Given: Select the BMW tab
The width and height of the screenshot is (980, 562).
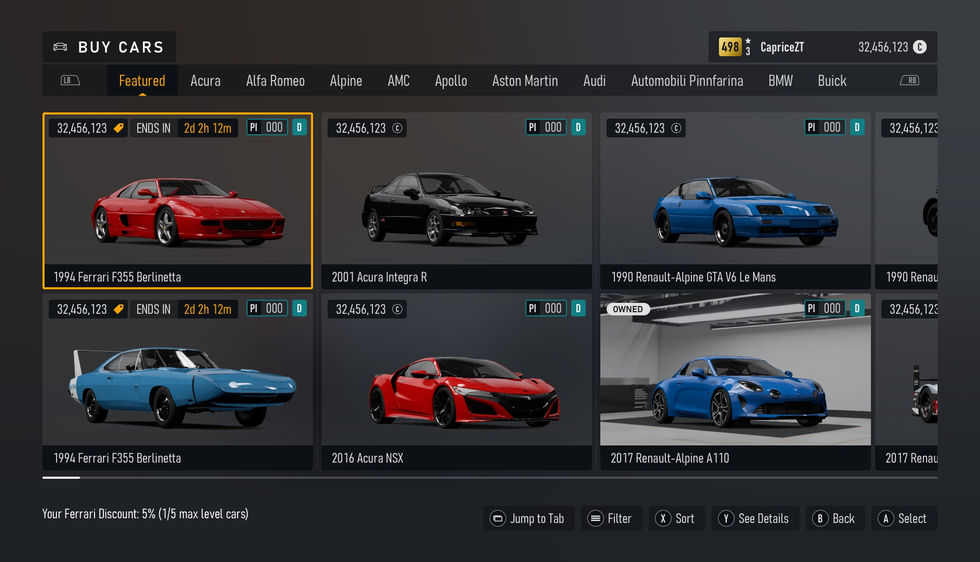Looking at the screenshot, I should tap(780, 81).
